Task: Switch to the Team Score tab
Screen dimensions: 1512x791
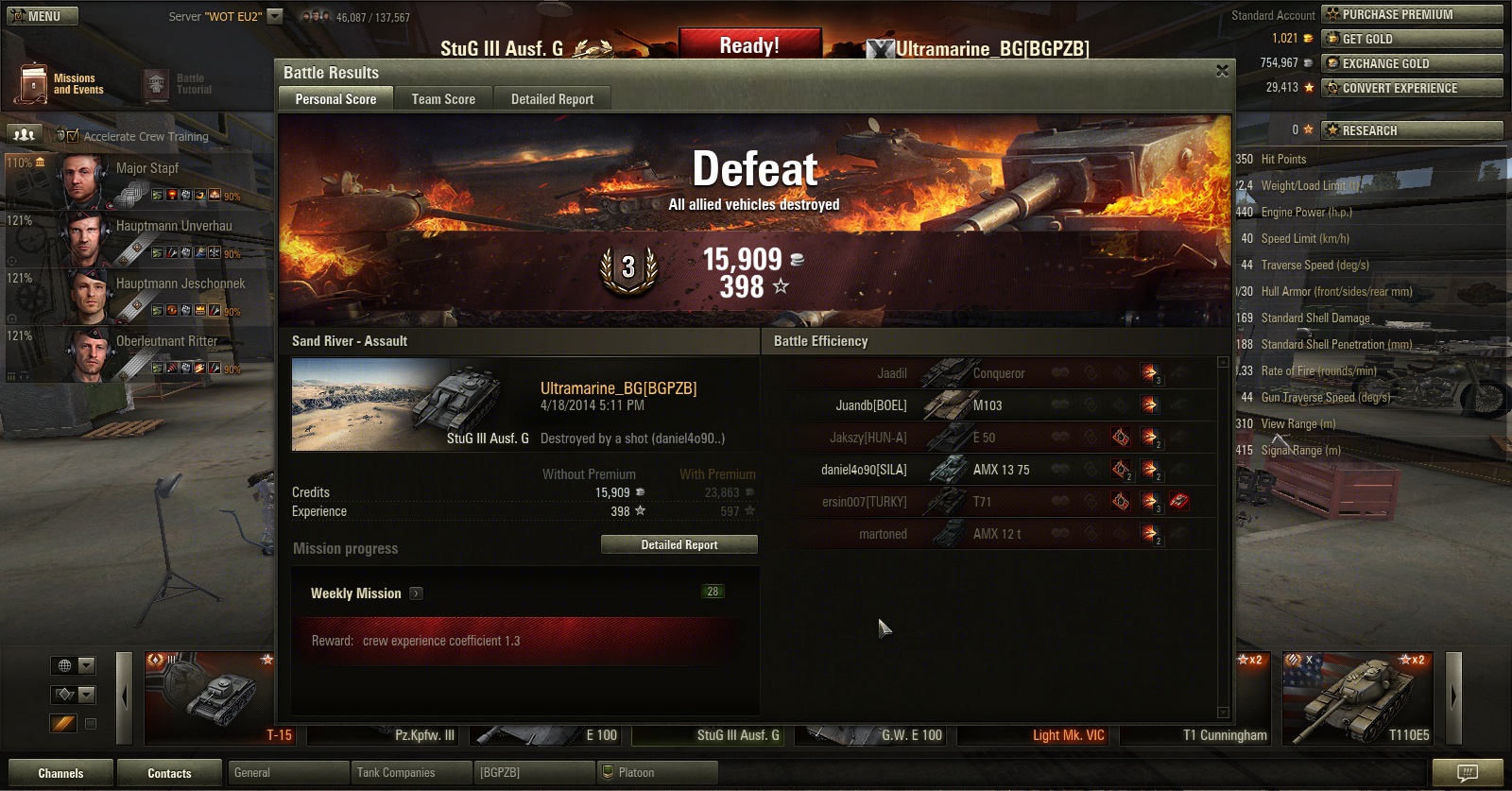Action: click(443, 98)
